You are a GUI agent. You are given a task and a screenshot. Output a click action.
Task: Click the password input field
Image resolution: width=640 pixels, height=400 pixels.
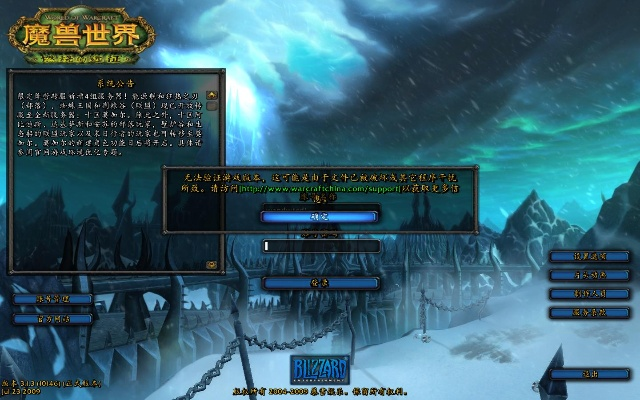320,246
